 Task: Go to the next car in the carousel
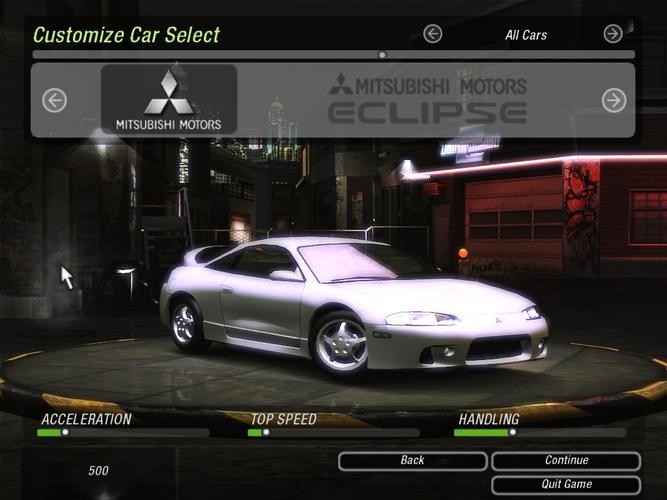[x=613, y=100]
